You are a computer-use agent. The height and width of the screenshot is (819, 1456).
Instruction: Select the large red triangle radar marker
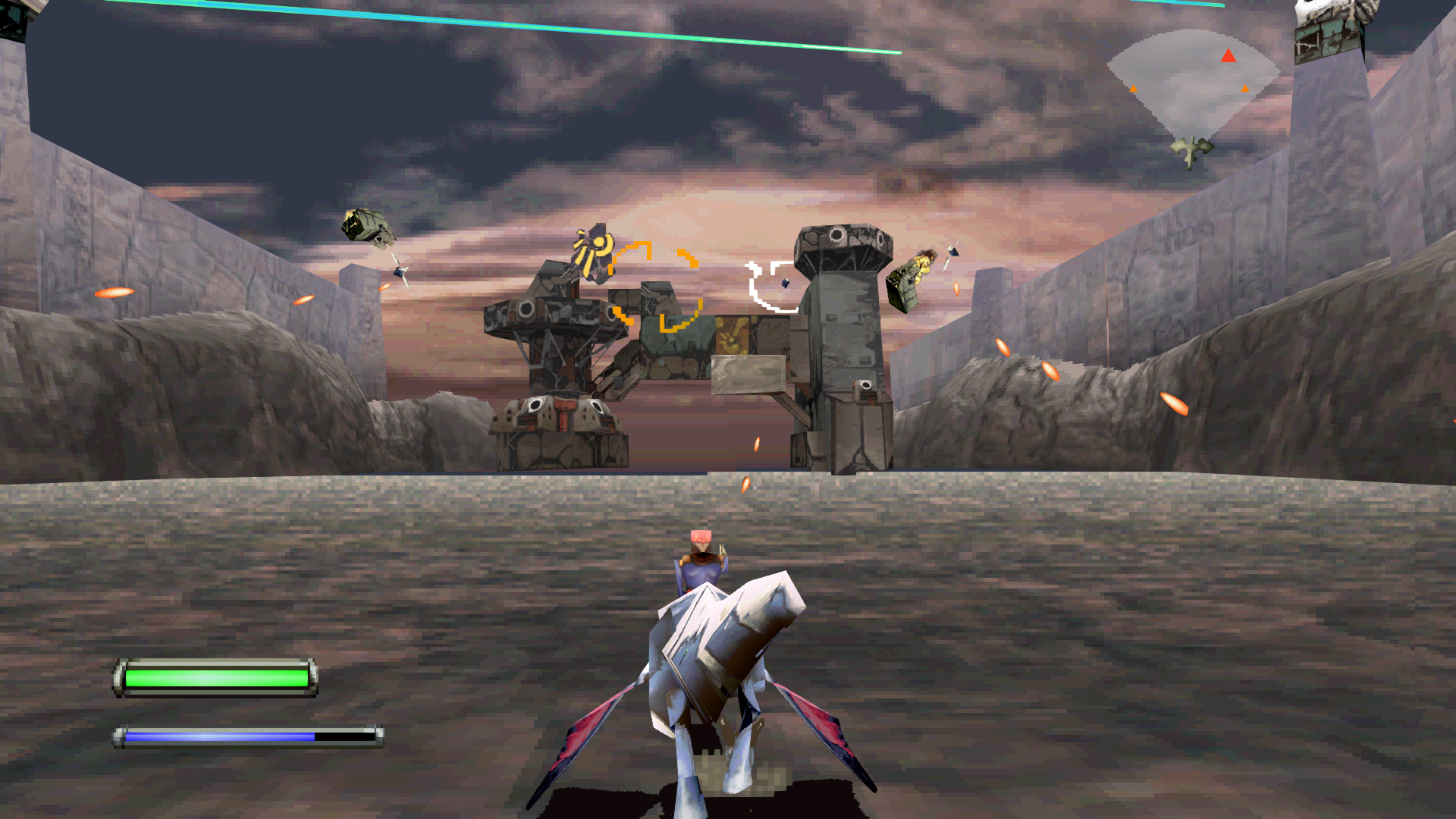(x=1228, y=55)
